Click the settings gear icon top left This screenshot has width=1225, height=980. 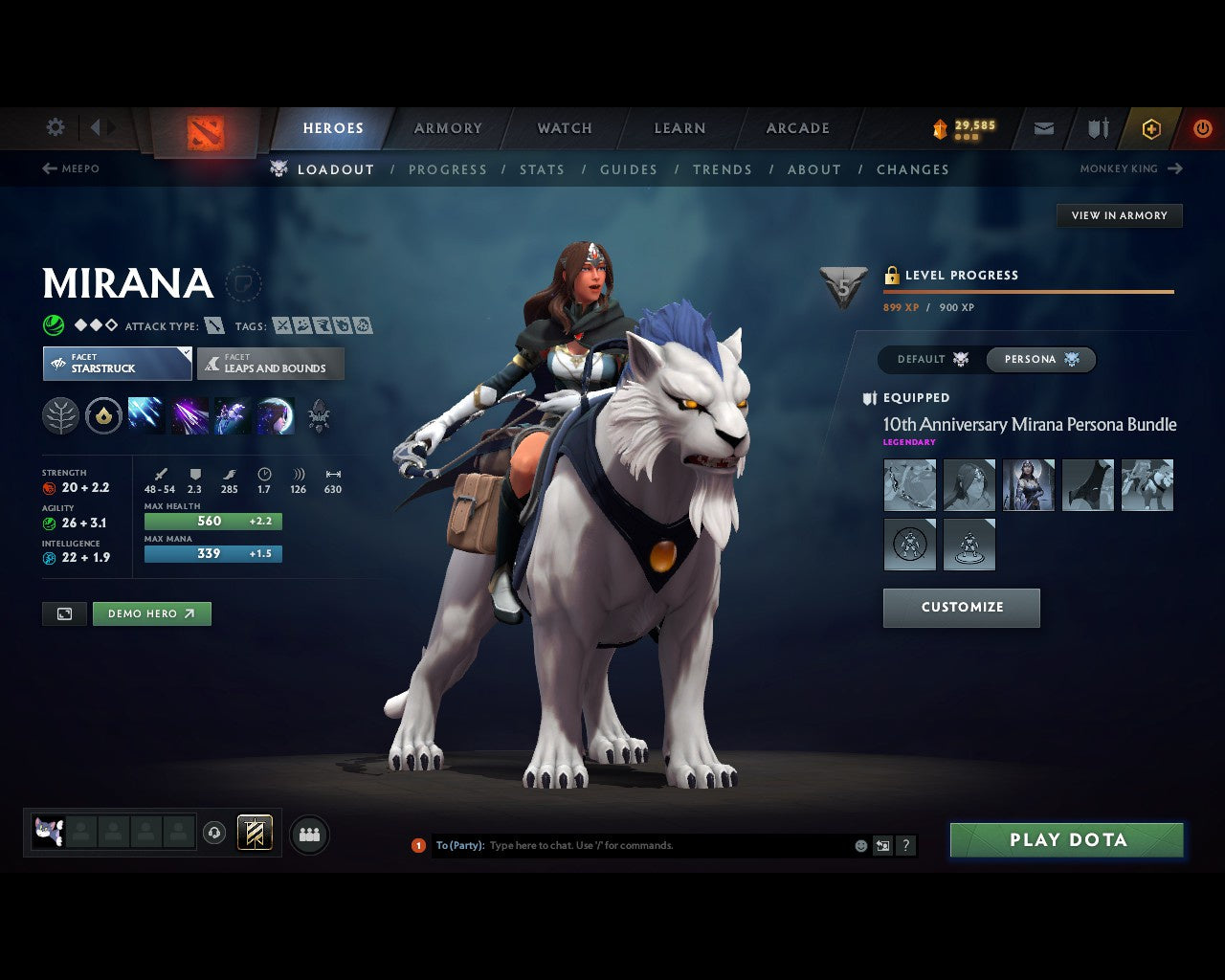coord(55,126)
